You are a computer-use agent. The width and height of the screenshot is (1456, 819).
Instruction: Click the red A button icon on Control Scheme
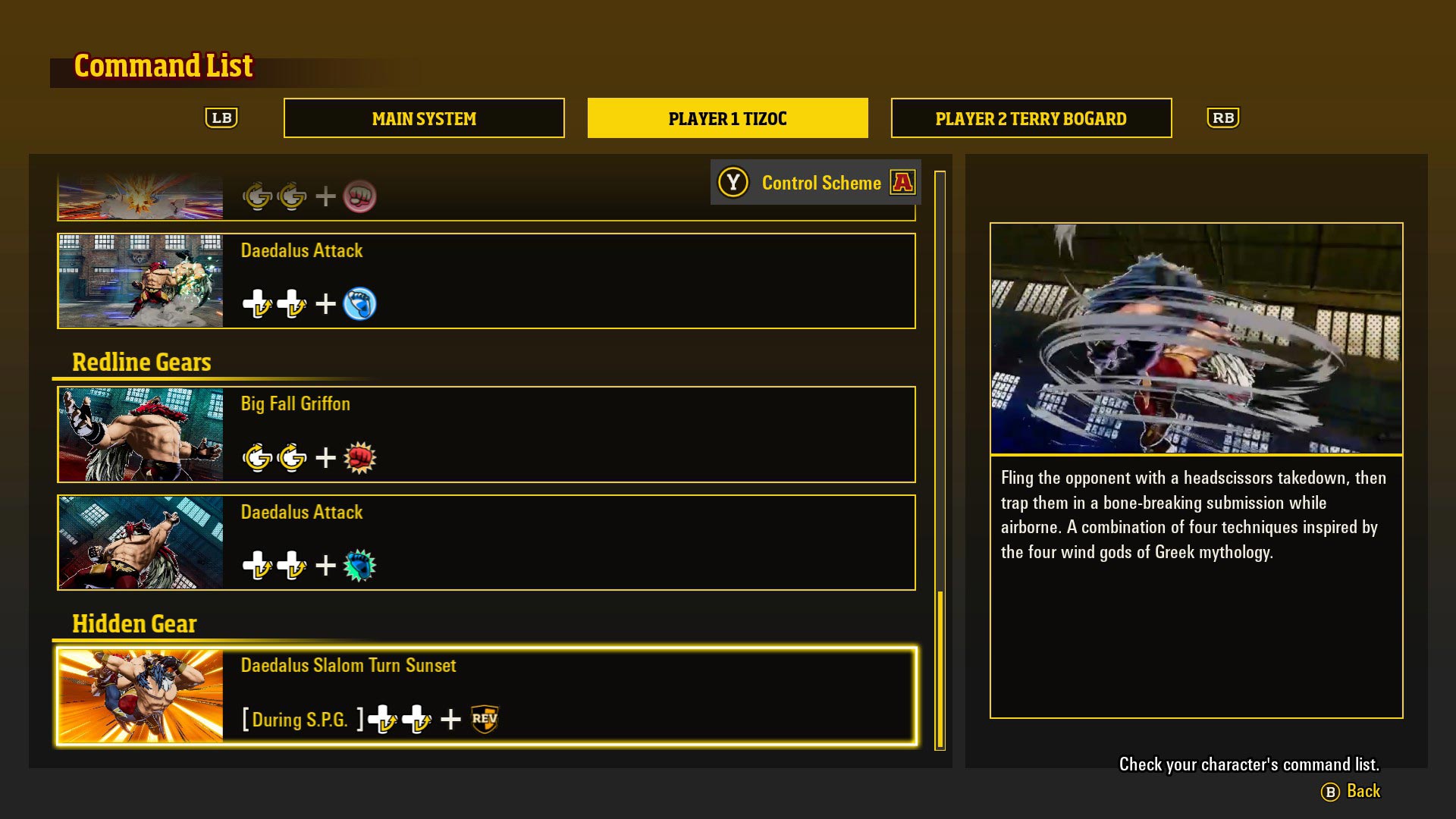(904, 182)
